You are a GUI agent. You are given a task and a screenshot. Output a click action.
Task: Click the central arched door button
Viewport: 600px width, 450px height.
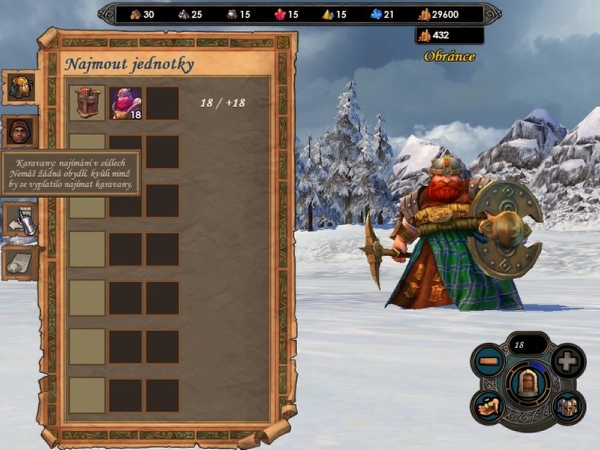coord(528,382)
